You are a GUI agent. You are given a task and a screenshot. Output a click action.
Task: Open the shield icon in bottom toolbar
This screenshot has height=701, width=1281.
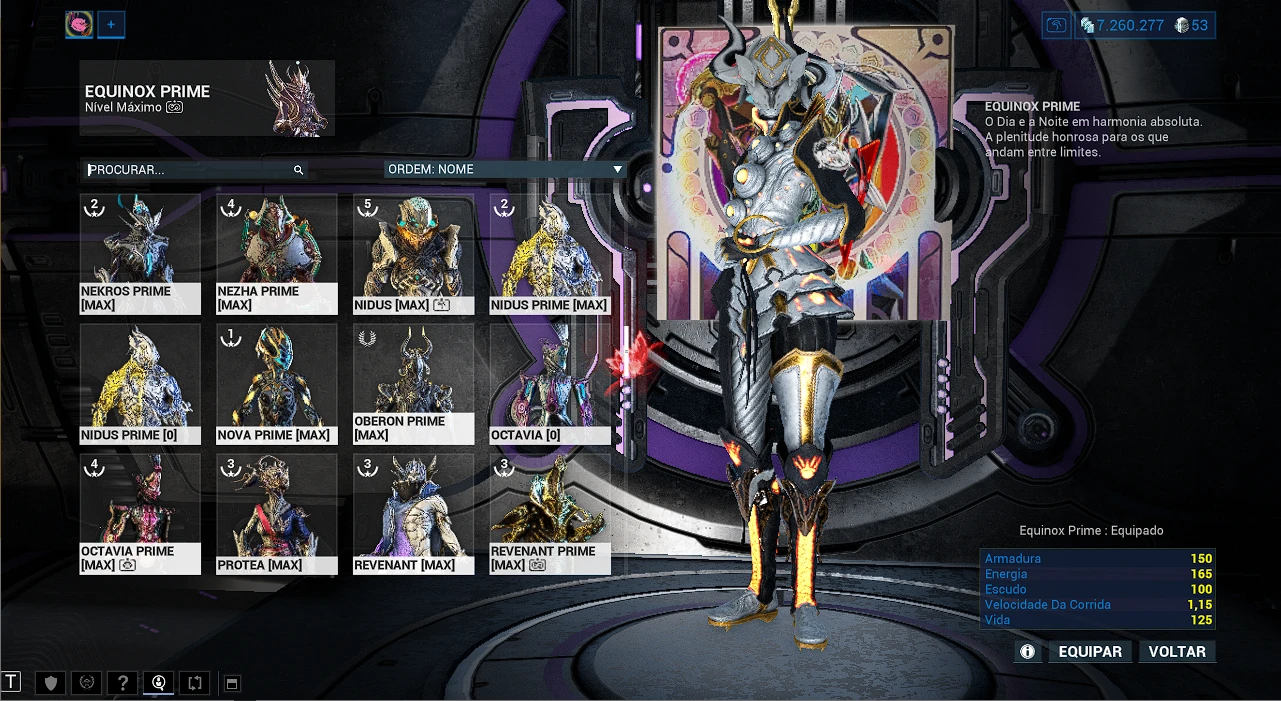(50, 683)
